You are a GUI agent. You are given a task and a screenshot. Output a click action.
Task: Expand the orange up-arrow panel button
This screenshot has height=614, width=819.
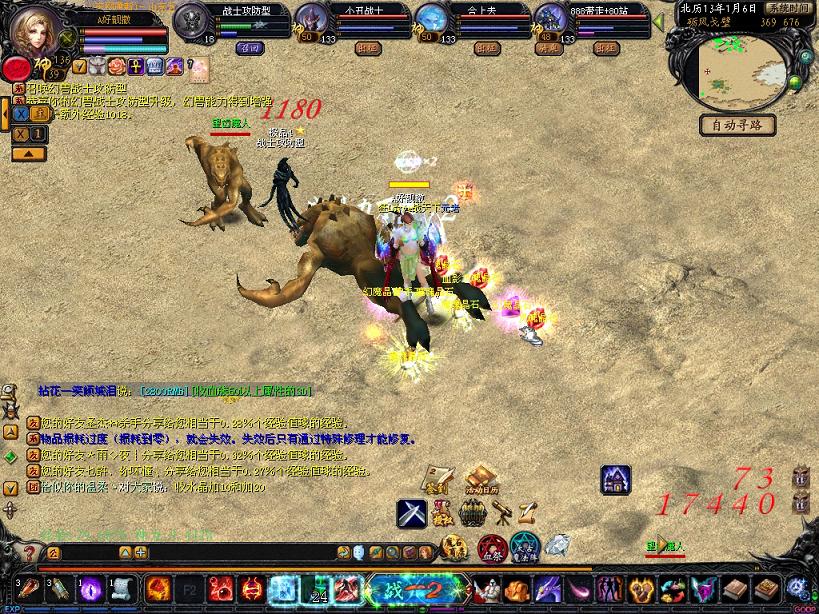29,154
